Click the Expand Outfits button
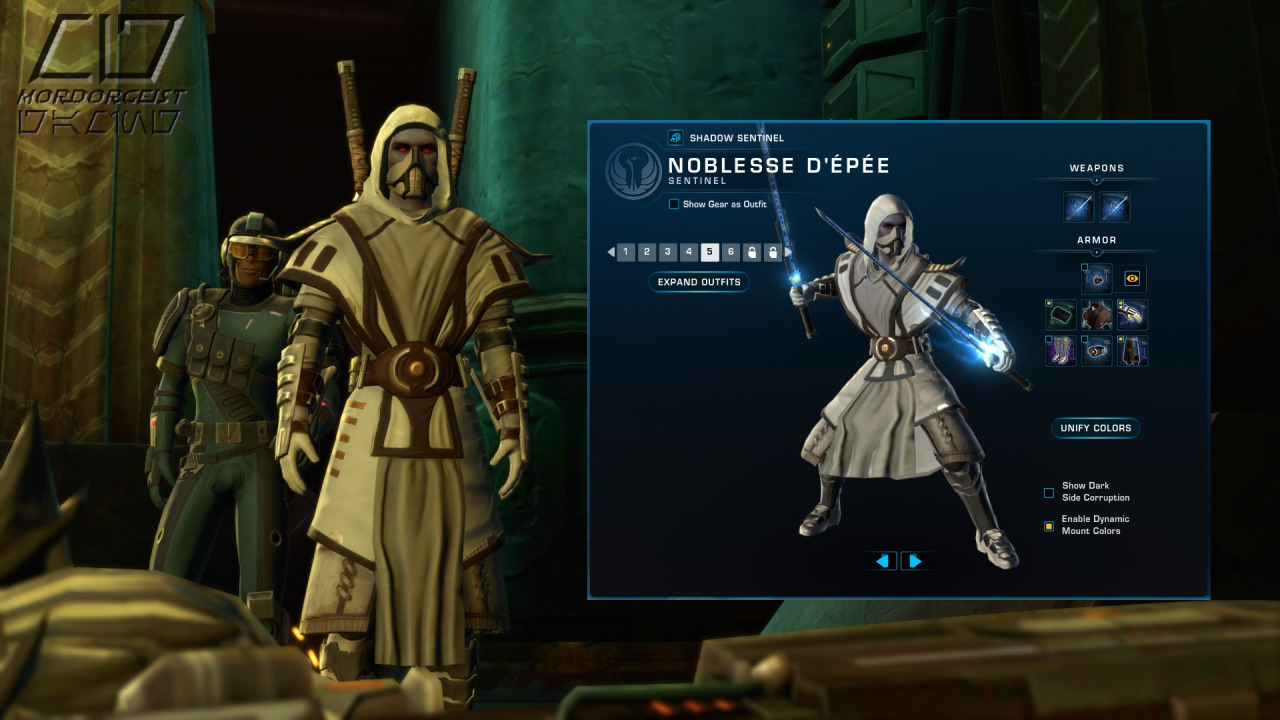This screenshot has height=720, width=1280. [x=699, y=282]
